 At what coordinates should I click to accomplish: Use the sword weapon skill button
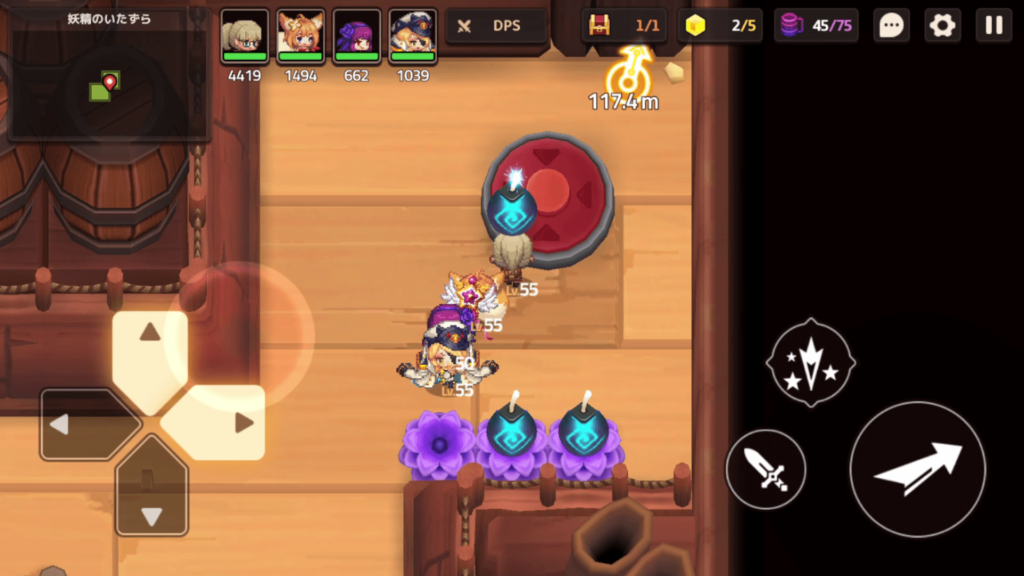(x=766, y=469)
